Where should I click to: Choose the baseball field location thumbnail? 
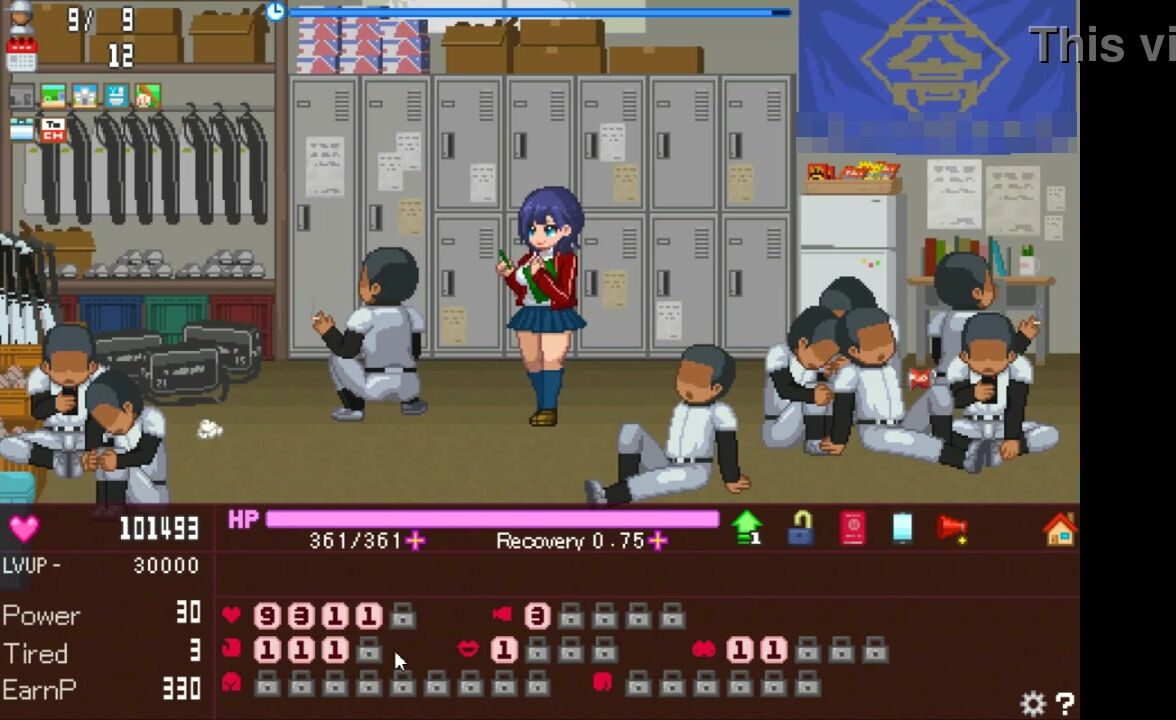coord(147,96)
